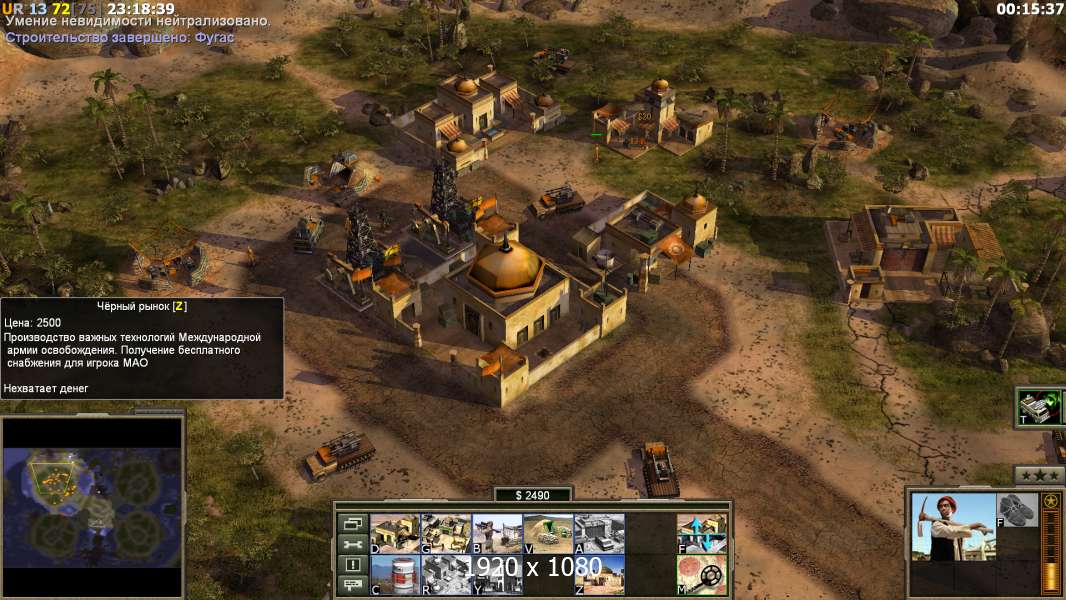Screen dimensions: 1066x600
Task: Activate the truck shortcut icon marked T
Action: click(1039, 407)
